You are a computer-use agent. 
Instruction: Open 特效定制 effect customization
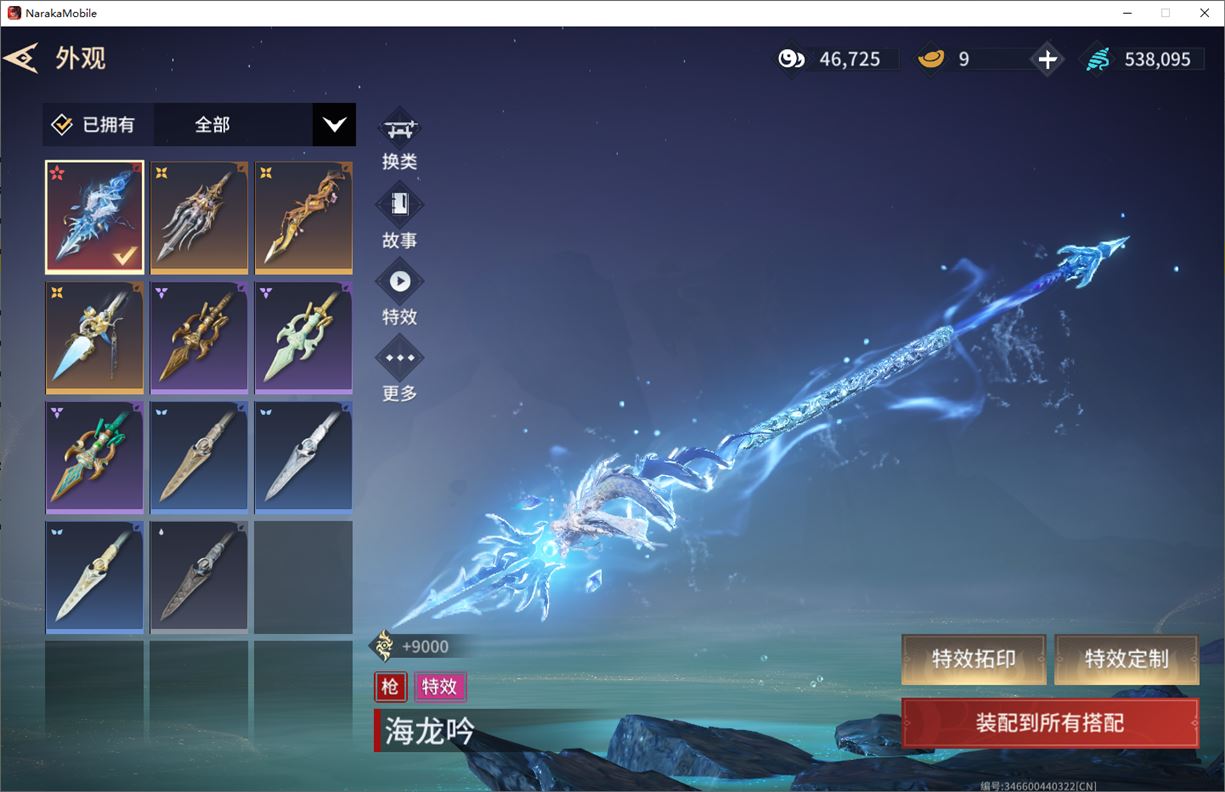tap(1126, 659)
